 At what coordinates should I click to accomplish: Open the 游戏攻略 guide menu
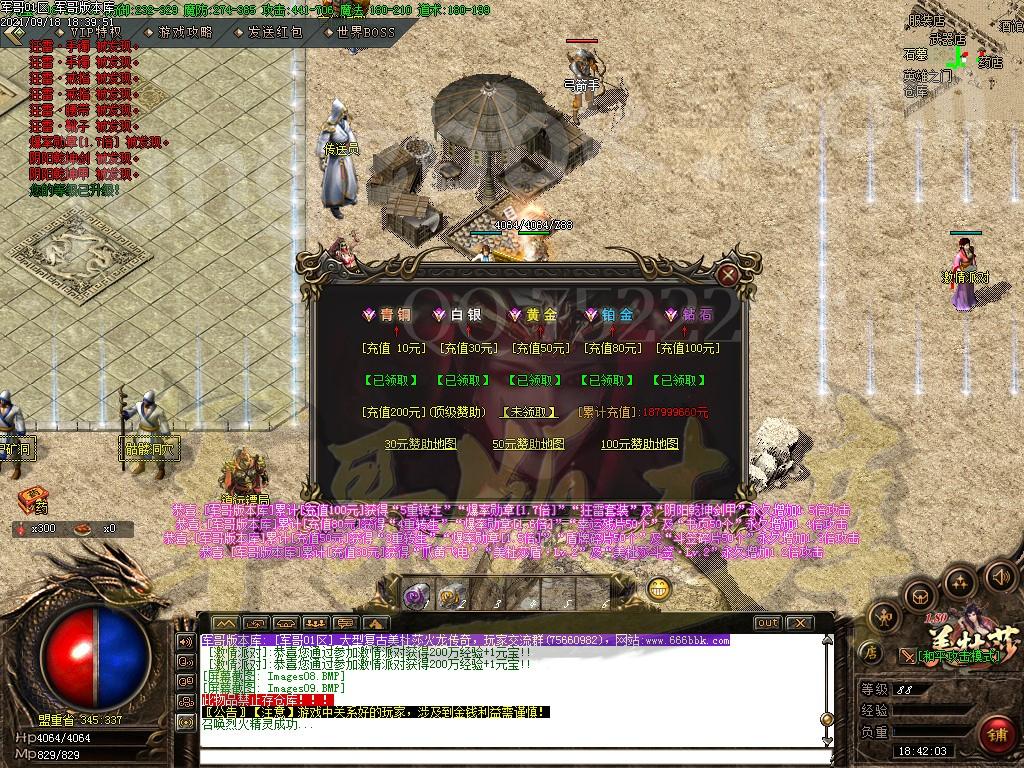click(x=184, y=32)
